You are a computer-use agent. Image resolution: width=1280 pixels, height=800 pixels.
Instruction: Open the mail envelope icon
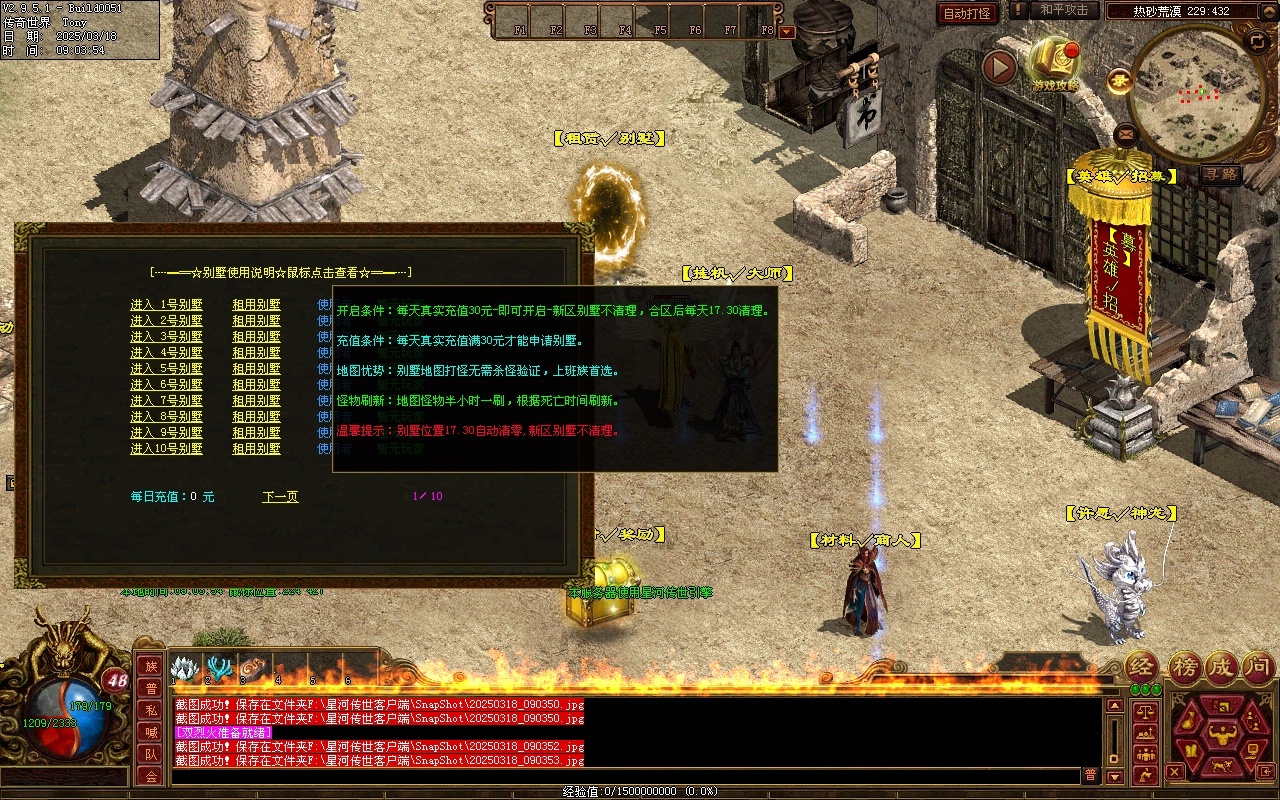[1127, 133]
